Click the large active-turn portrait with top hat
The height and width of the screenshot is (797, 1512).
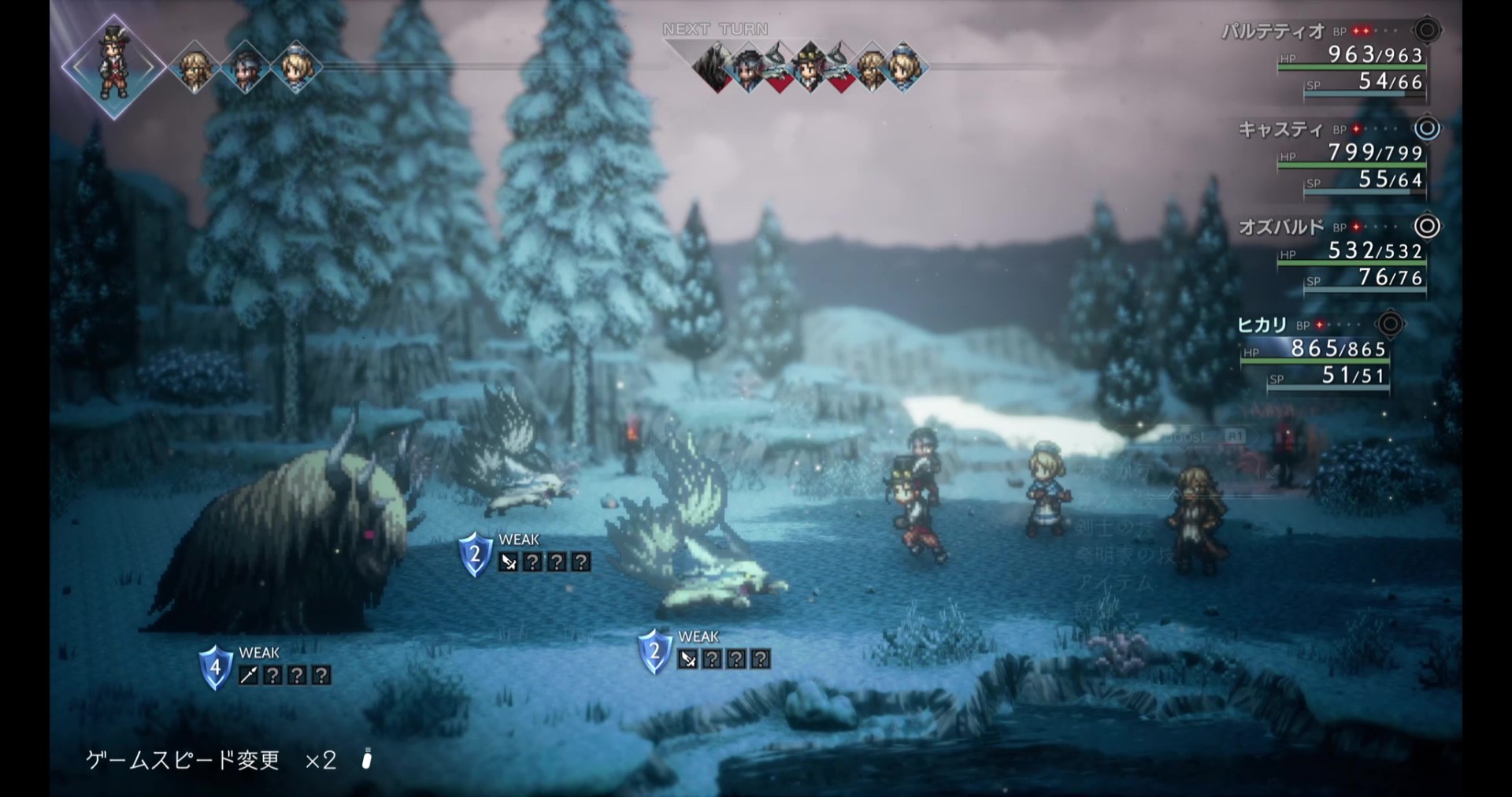113,66
